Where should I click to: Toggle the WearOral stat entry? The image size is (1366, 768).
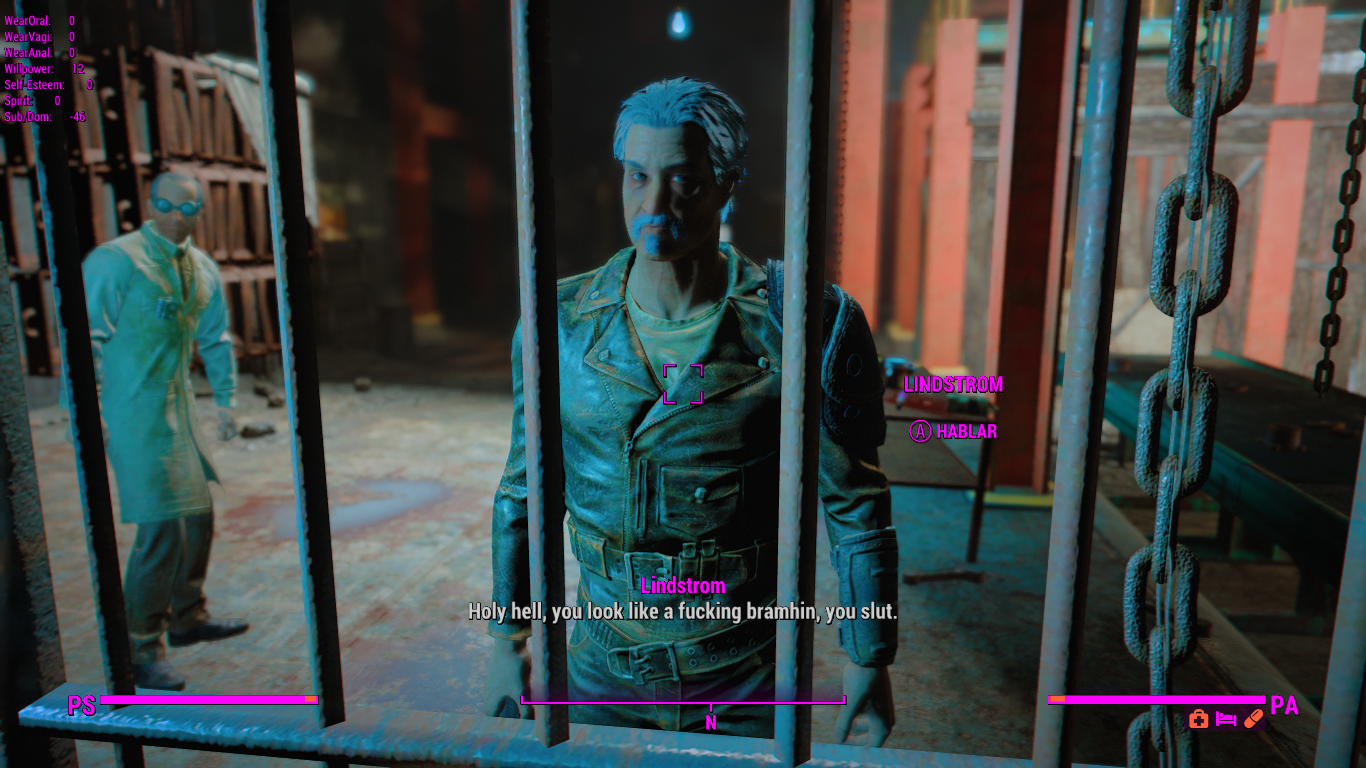coord(35,20)
